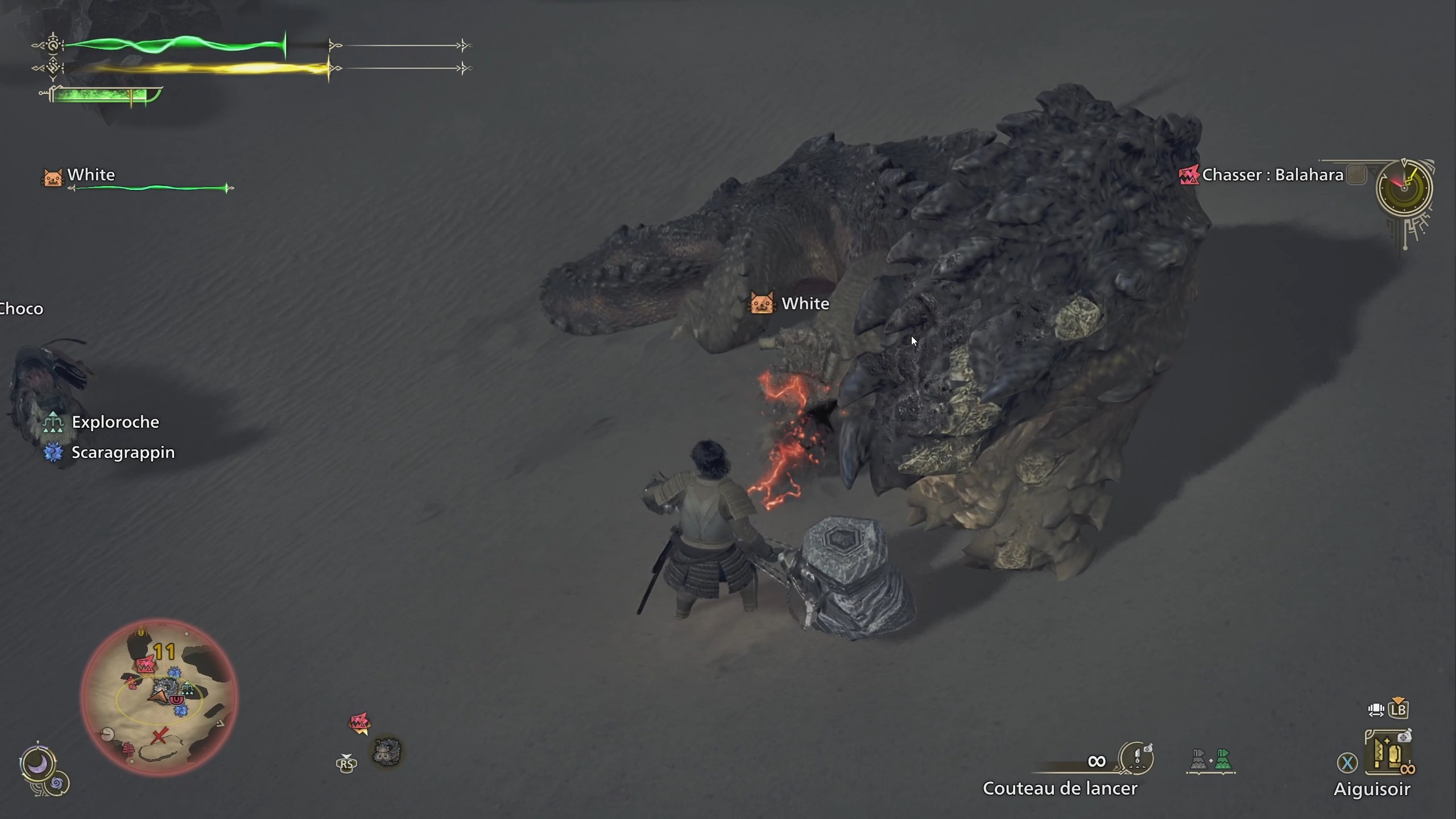Image resolution: width=1456 pixels, height=819 pixels.
Task: Click White's palico face icon
Action: pyautogui.click(x=52, y=179)
